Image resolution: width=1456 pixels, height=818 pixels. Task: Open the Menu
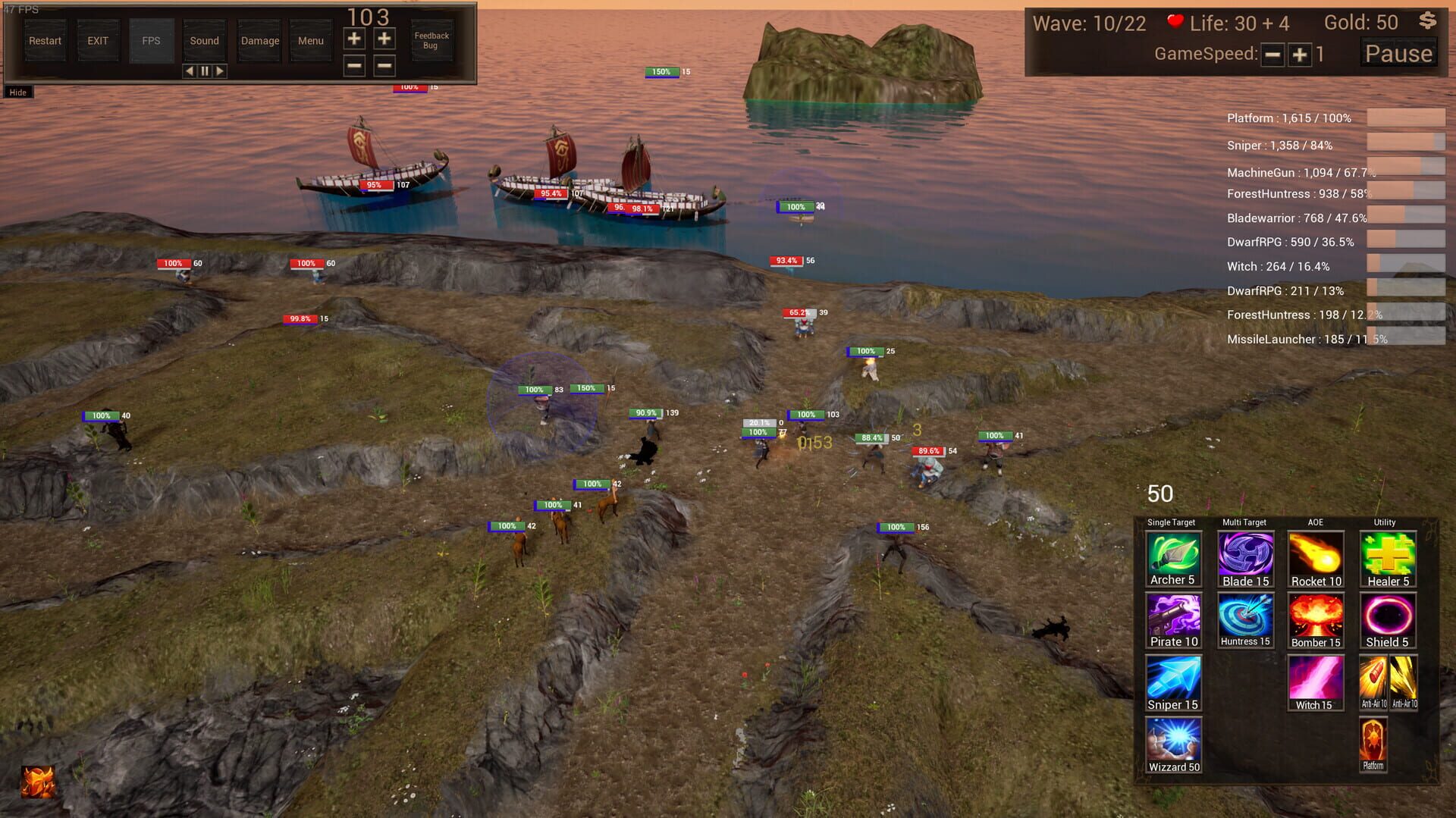(x=310, y=41)
